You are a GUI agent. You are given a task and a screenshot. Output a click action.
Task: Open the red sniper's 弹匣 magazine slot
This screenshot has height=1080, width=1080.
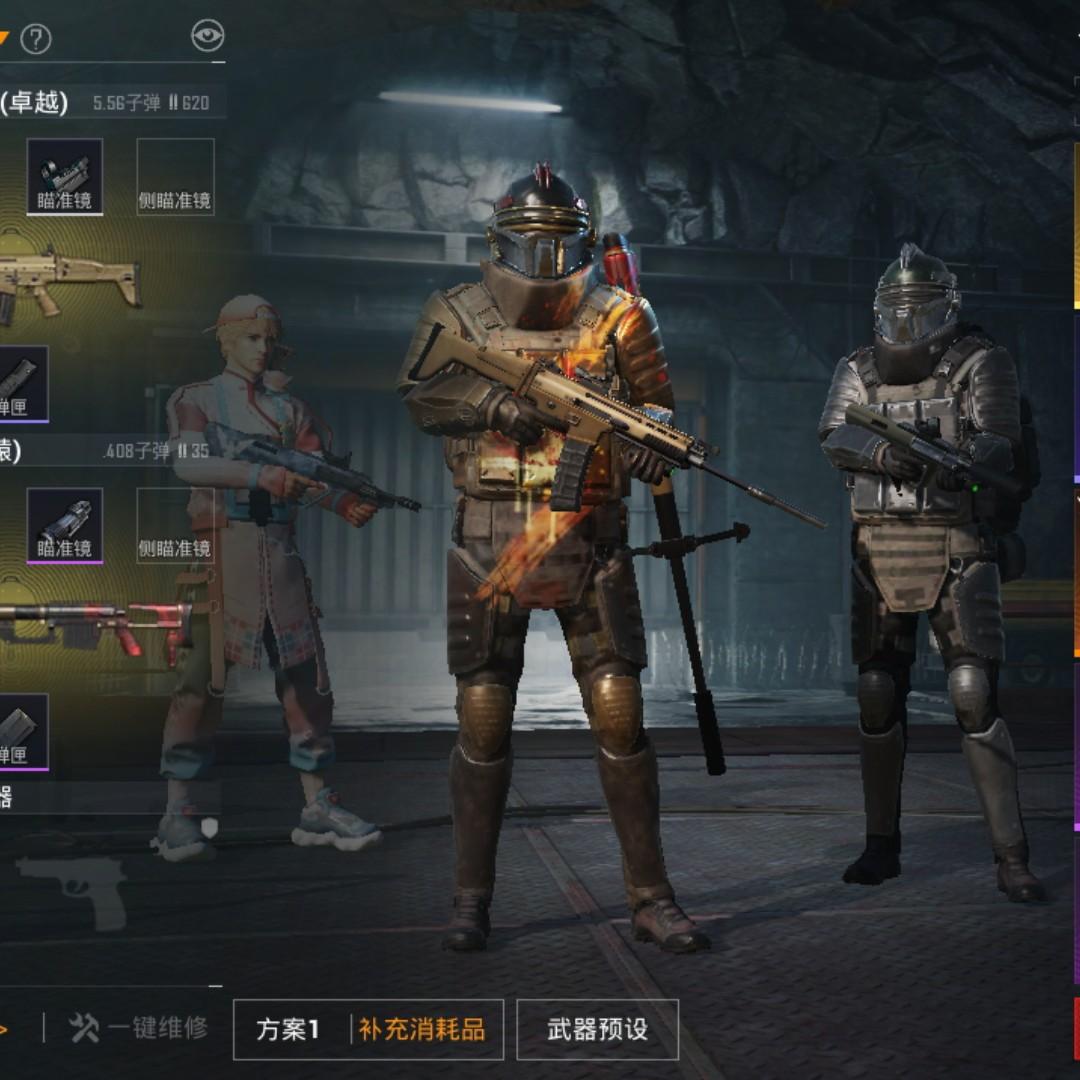tap(22, 731)
